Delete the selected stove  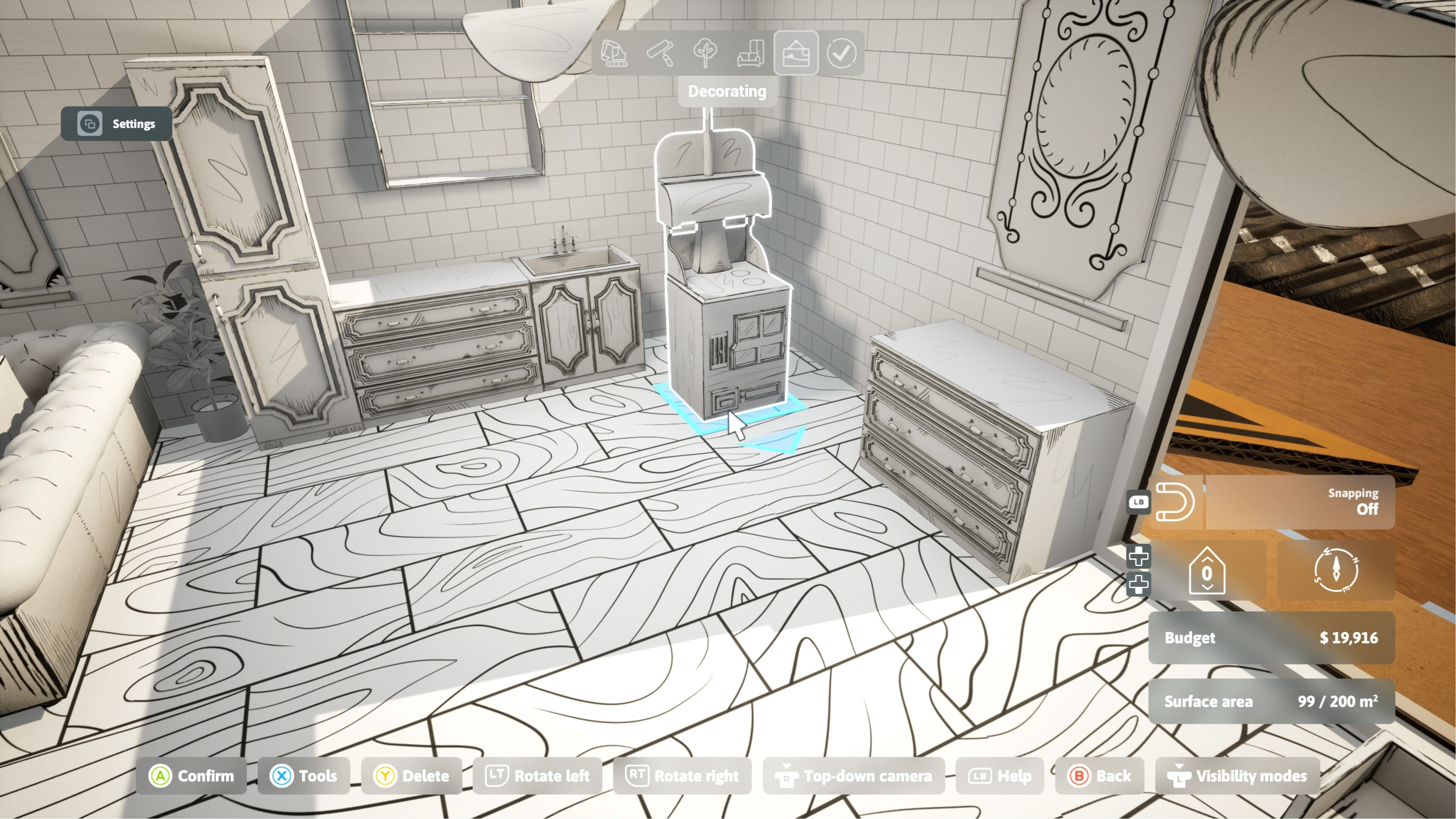tap(412, 775)
